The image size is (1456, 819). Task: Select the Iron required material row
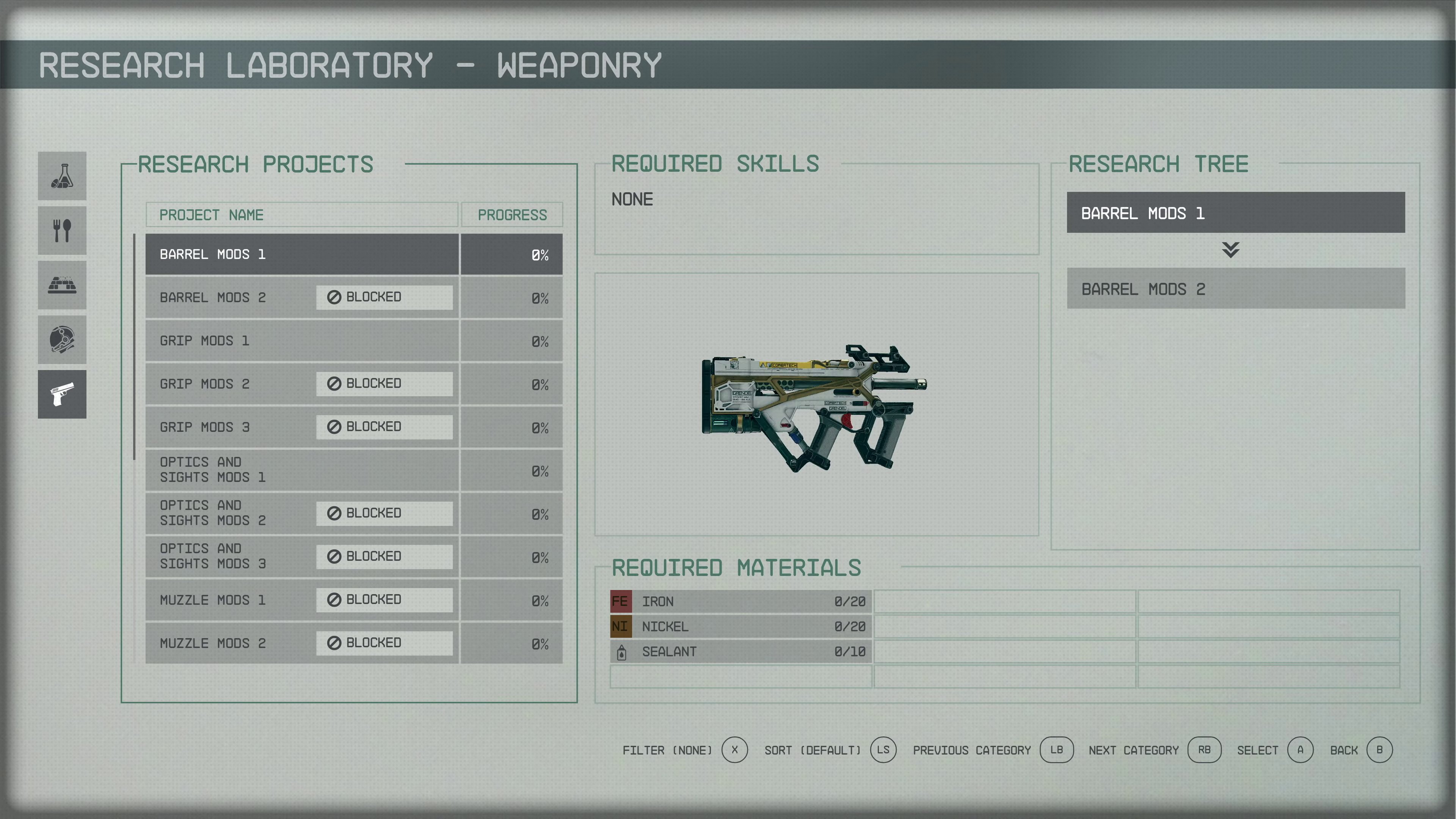(x=741, y=601)
